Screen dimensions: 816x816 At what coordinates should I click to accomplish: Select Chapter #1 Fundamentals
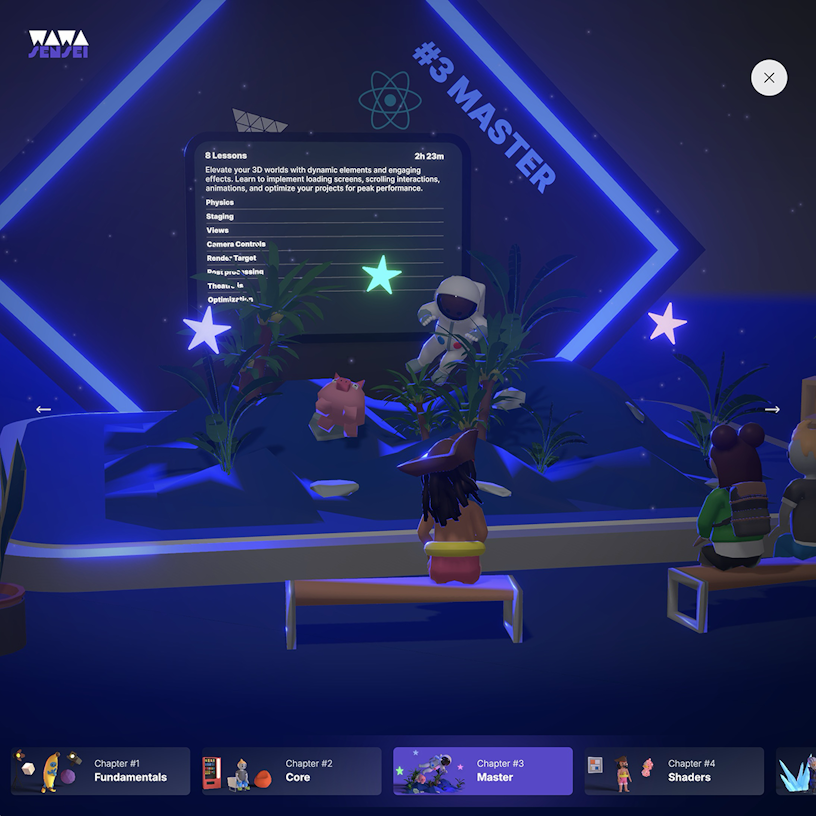coord(100,771)
